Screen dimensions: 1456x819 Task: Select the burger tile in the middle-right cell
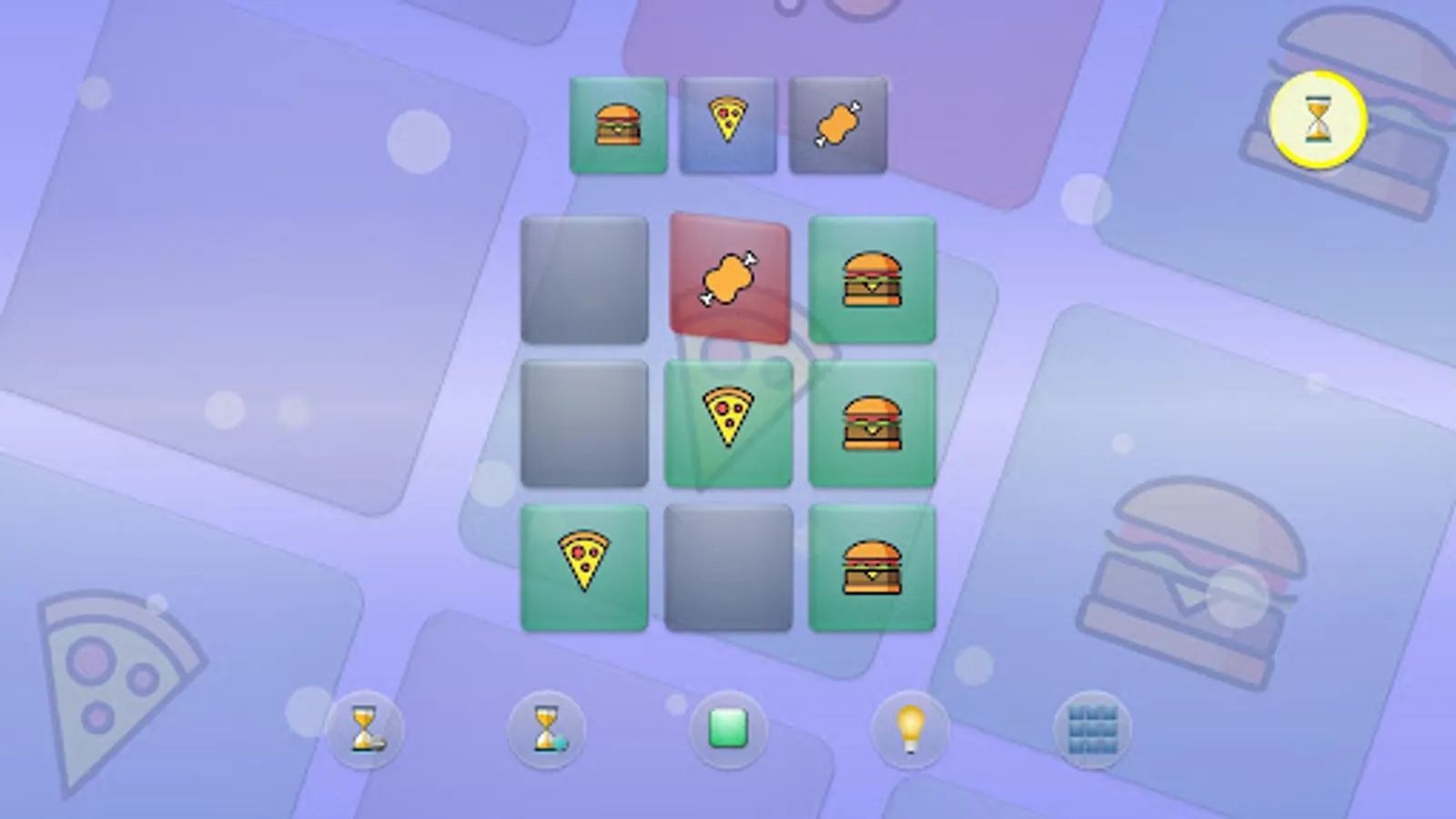click(x=872, y=420)
